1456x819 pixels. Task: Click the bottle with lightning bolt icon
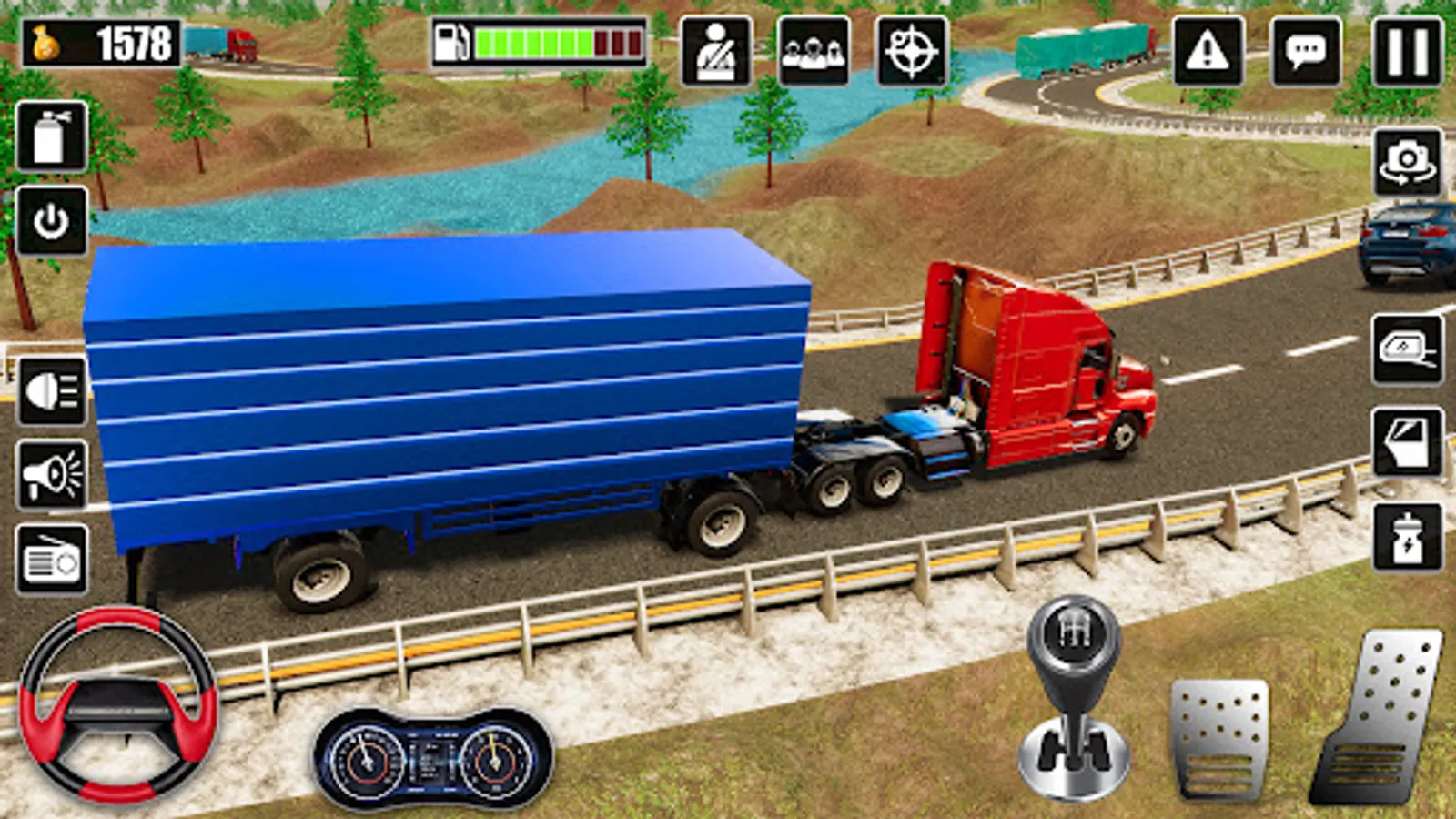click(x=1407, y=538)
